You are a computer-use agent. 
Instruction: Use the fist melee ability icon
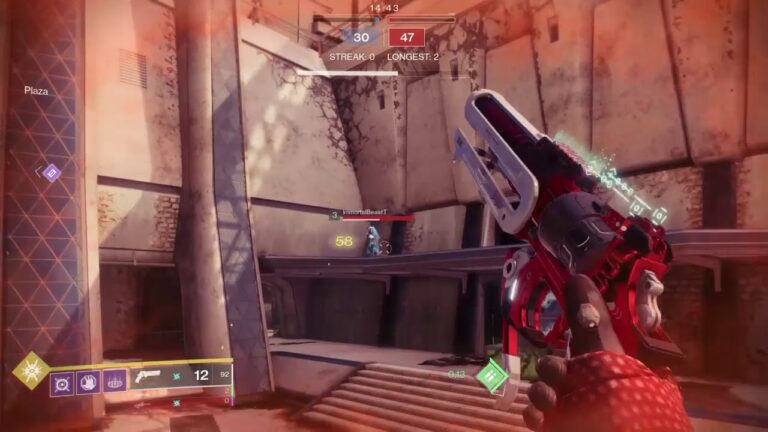(88, 382)
